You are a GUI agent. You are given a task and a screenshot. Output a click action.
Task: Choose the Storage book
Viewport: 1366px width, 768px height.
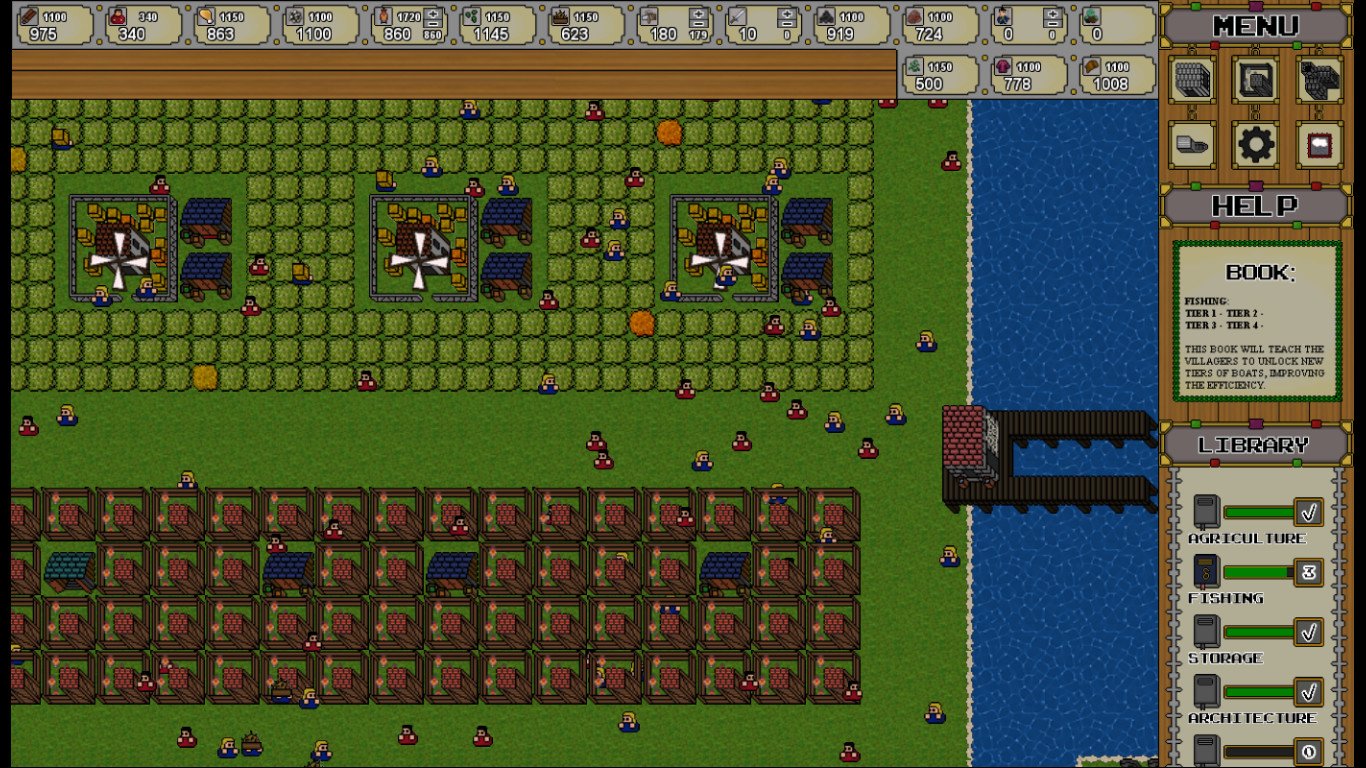(x=1207, y=632)
